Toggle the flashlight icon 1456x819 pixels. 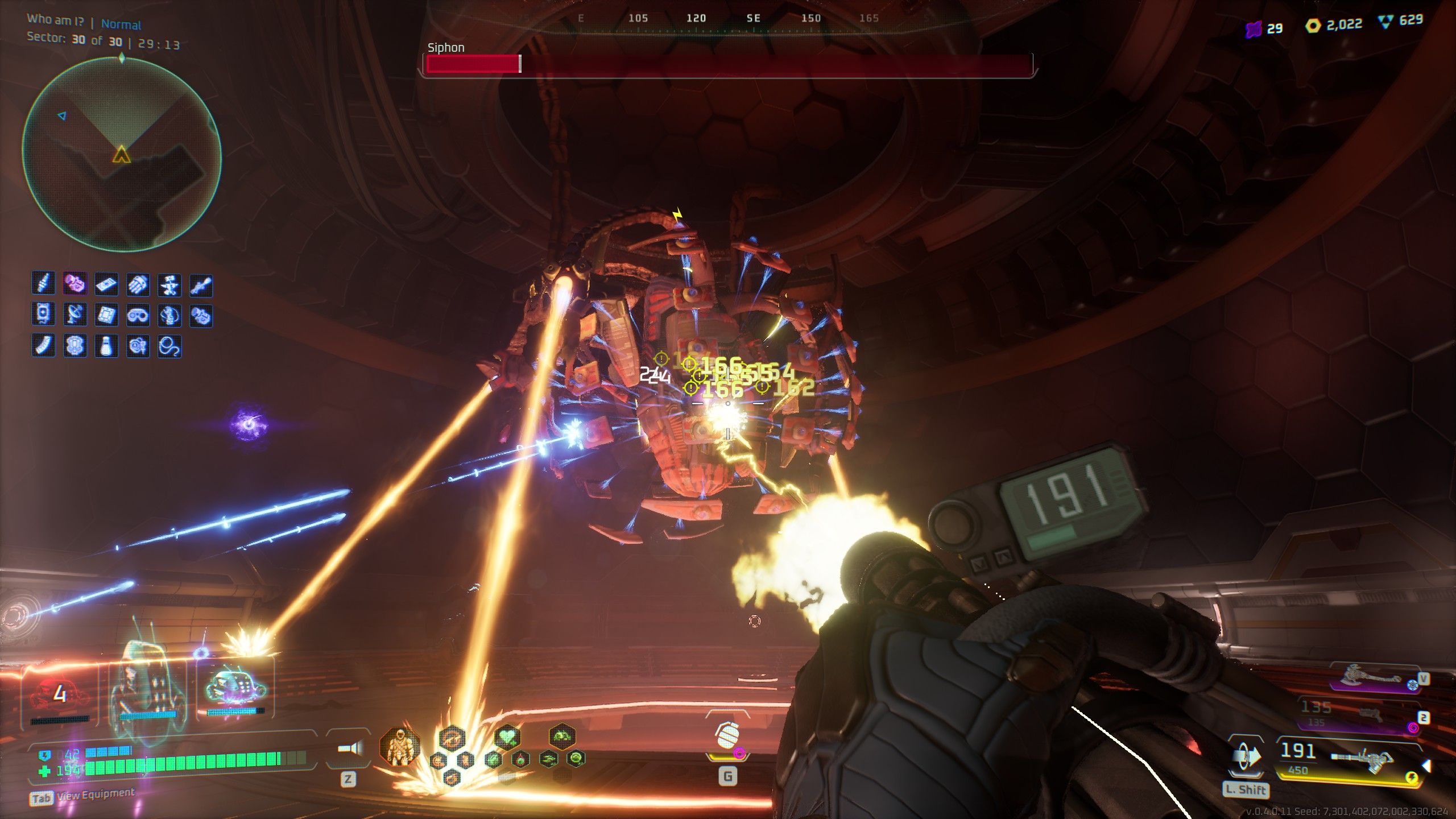[x=348, y=748]
